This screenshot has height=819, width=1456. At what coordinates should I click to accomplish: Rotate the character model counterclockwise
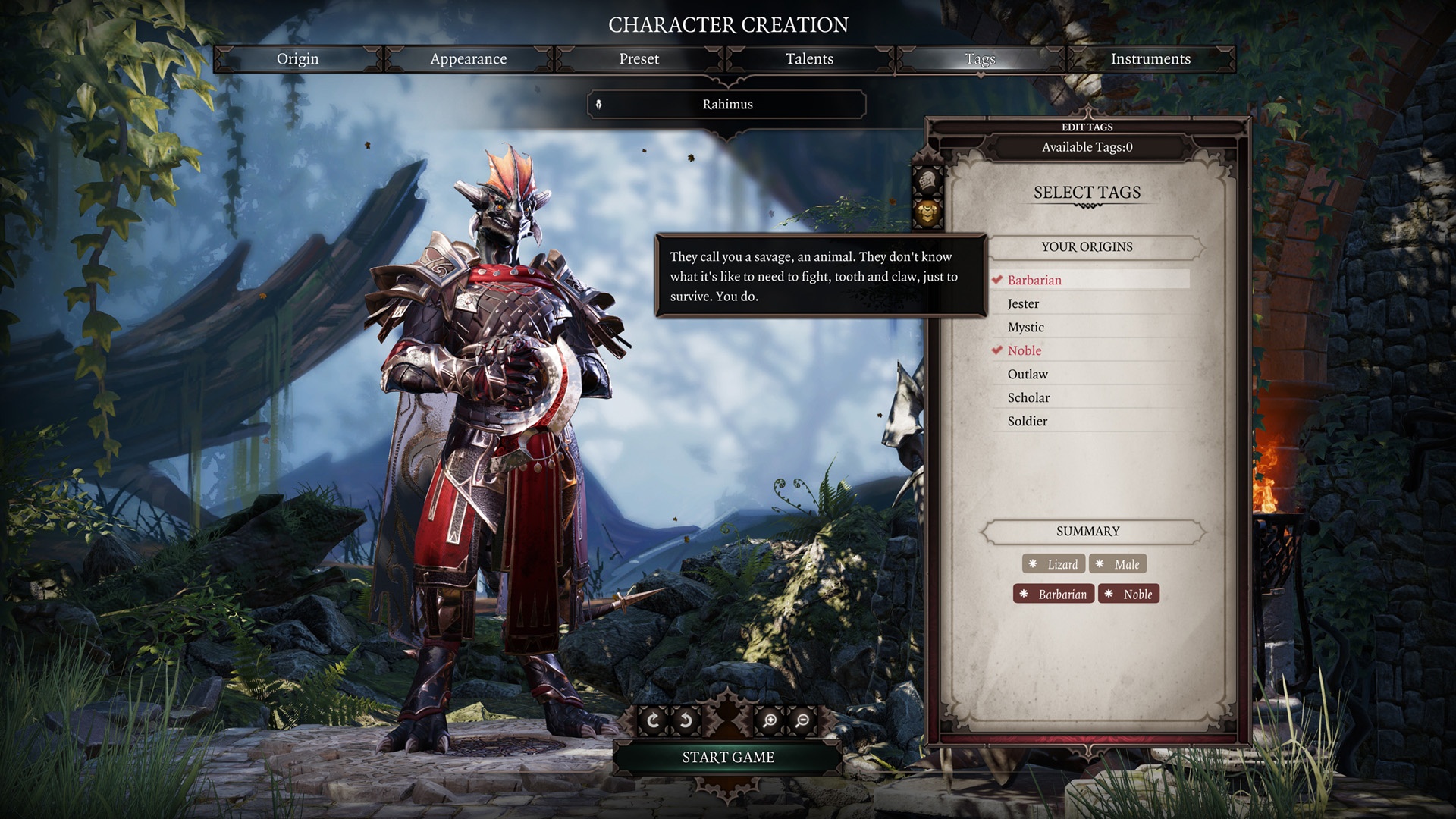tap(685, 720)
